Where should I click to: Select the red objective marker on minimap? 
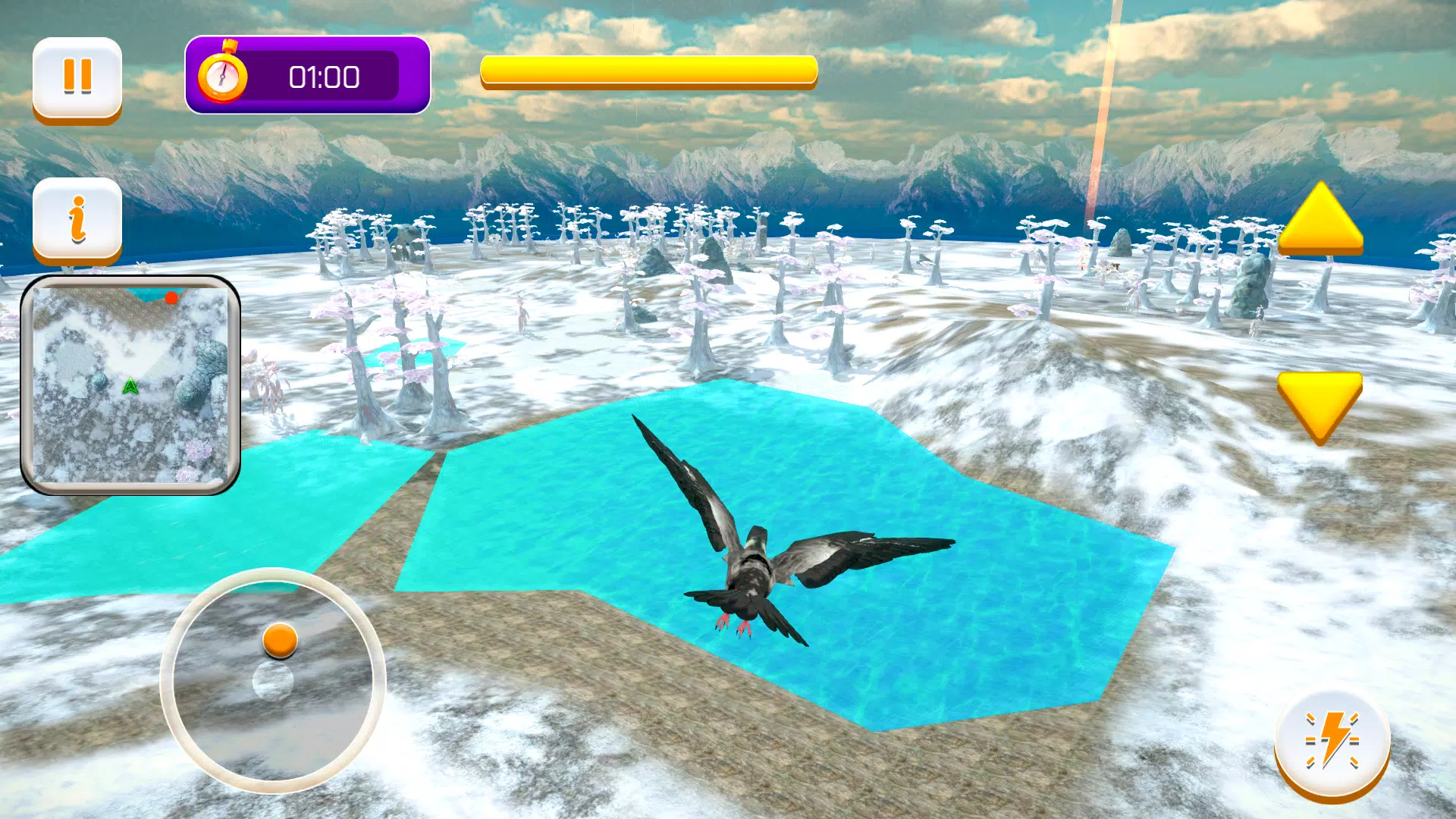coord(173,298)
